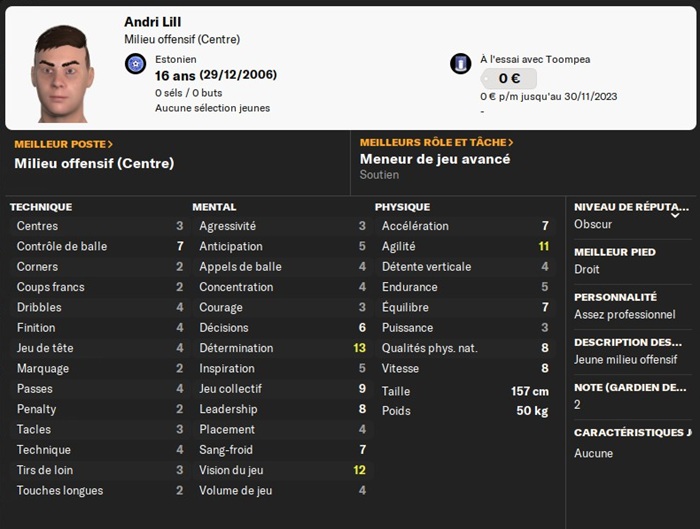Click the Toompea club badge icon
The width and height of the screenshot is (700, 529).
click(x=461, y=63)
